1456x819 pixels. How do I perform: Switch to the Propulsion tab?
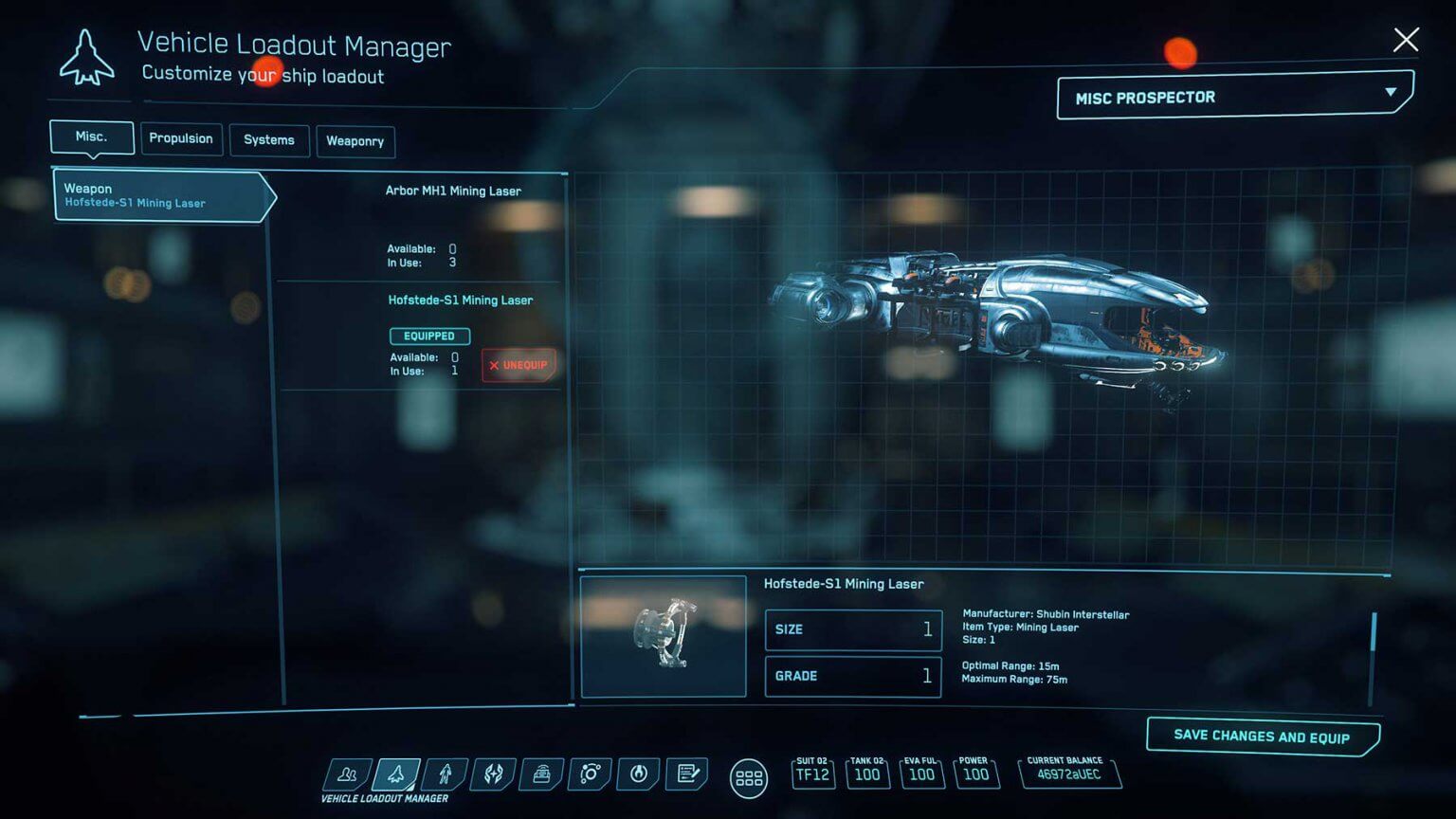tap(182, 139)
